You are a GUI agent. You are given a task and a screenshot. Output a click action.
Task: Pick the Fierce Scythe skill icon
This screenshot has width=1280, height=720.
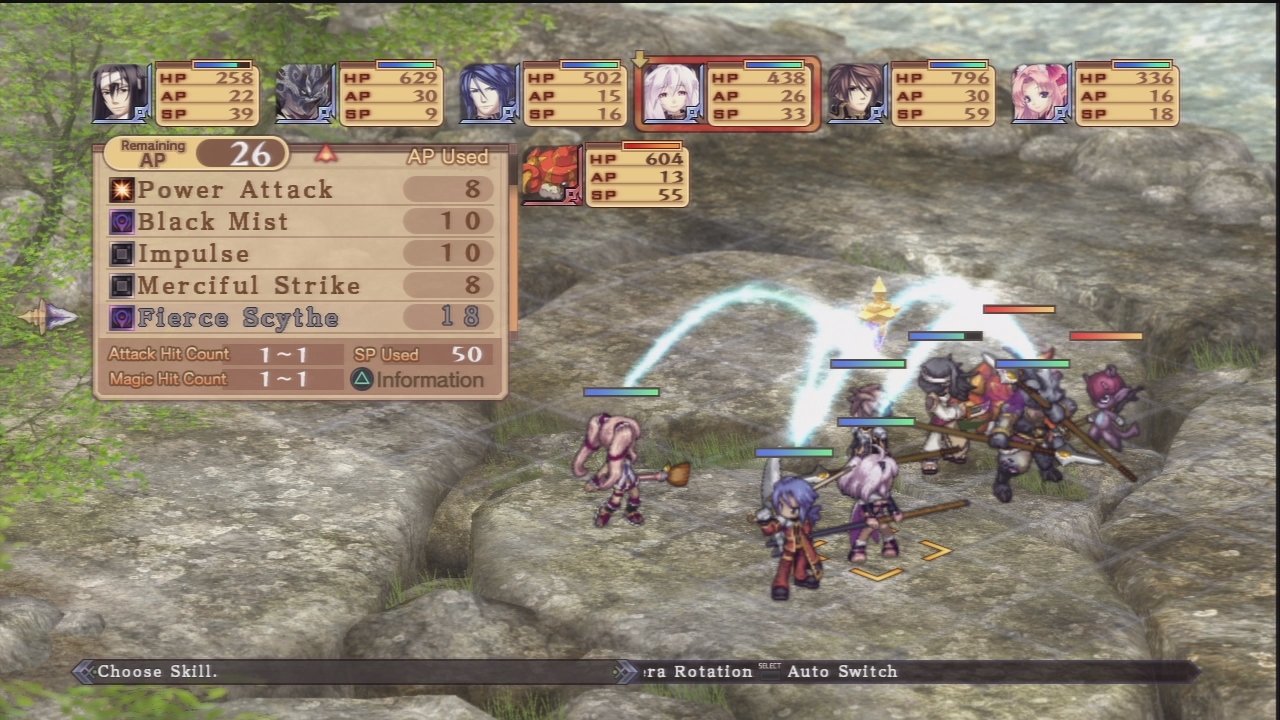121,317
